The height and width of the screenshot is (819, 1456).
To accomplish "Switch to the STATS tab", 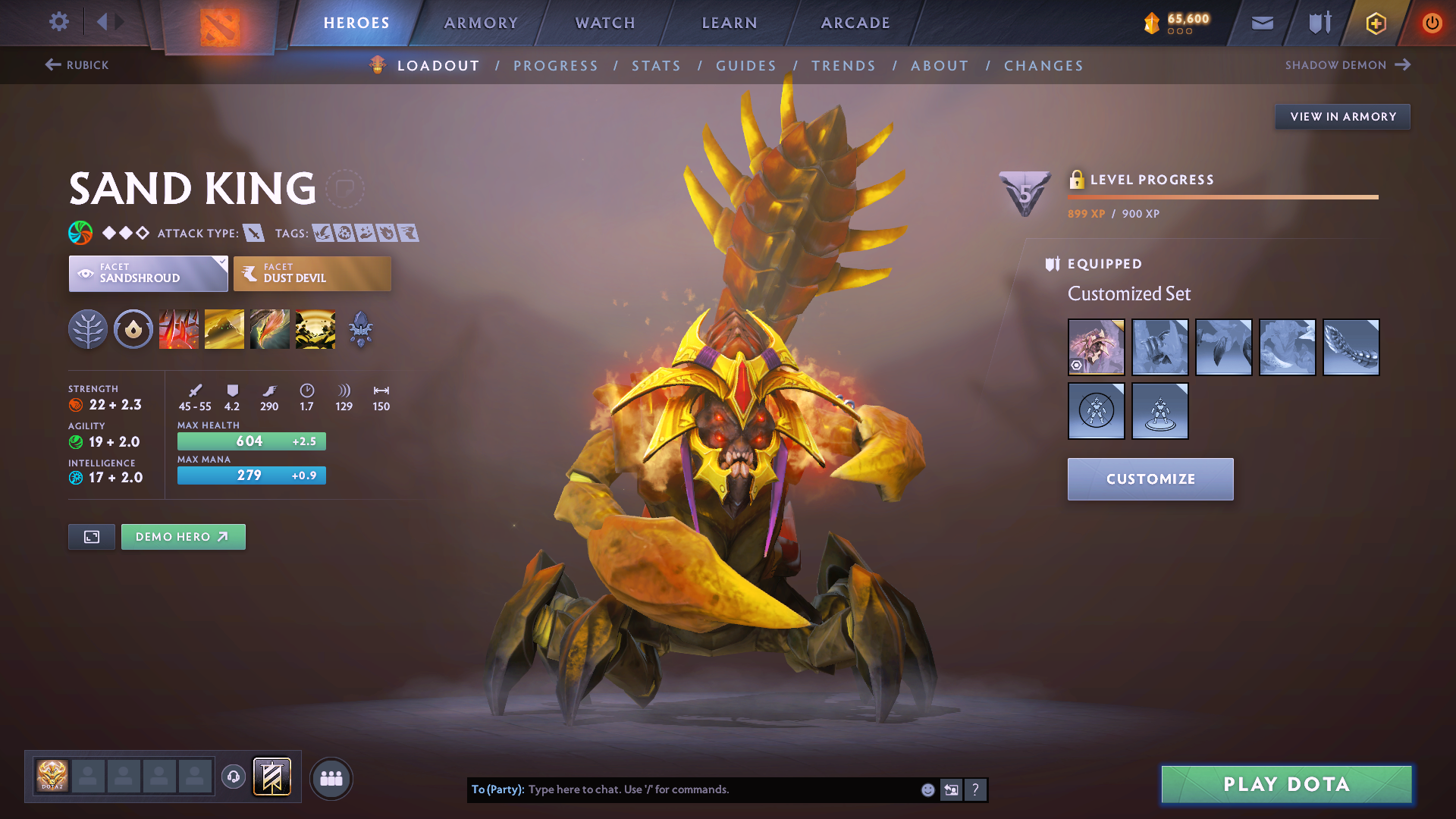I will point(656,65).
